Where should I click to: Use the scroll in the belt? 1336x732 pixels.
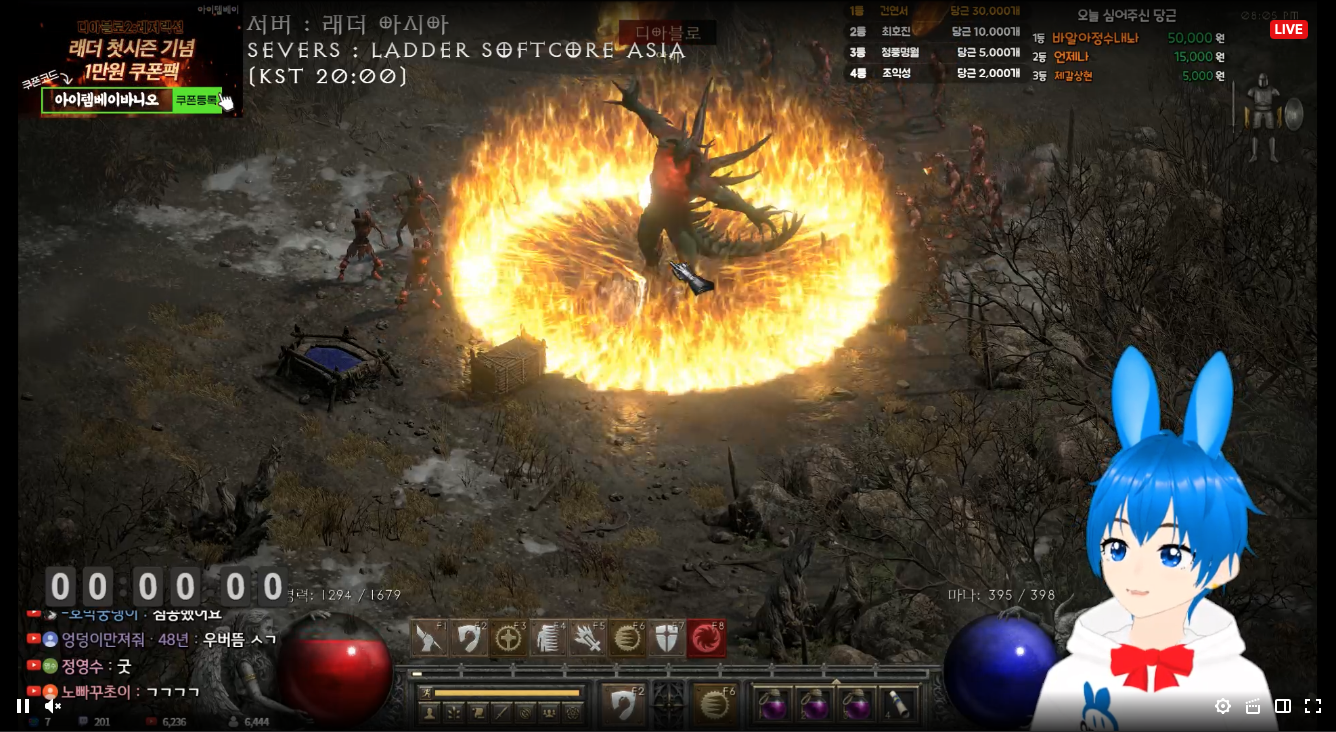pyautogui.click(x=899, y=704)
